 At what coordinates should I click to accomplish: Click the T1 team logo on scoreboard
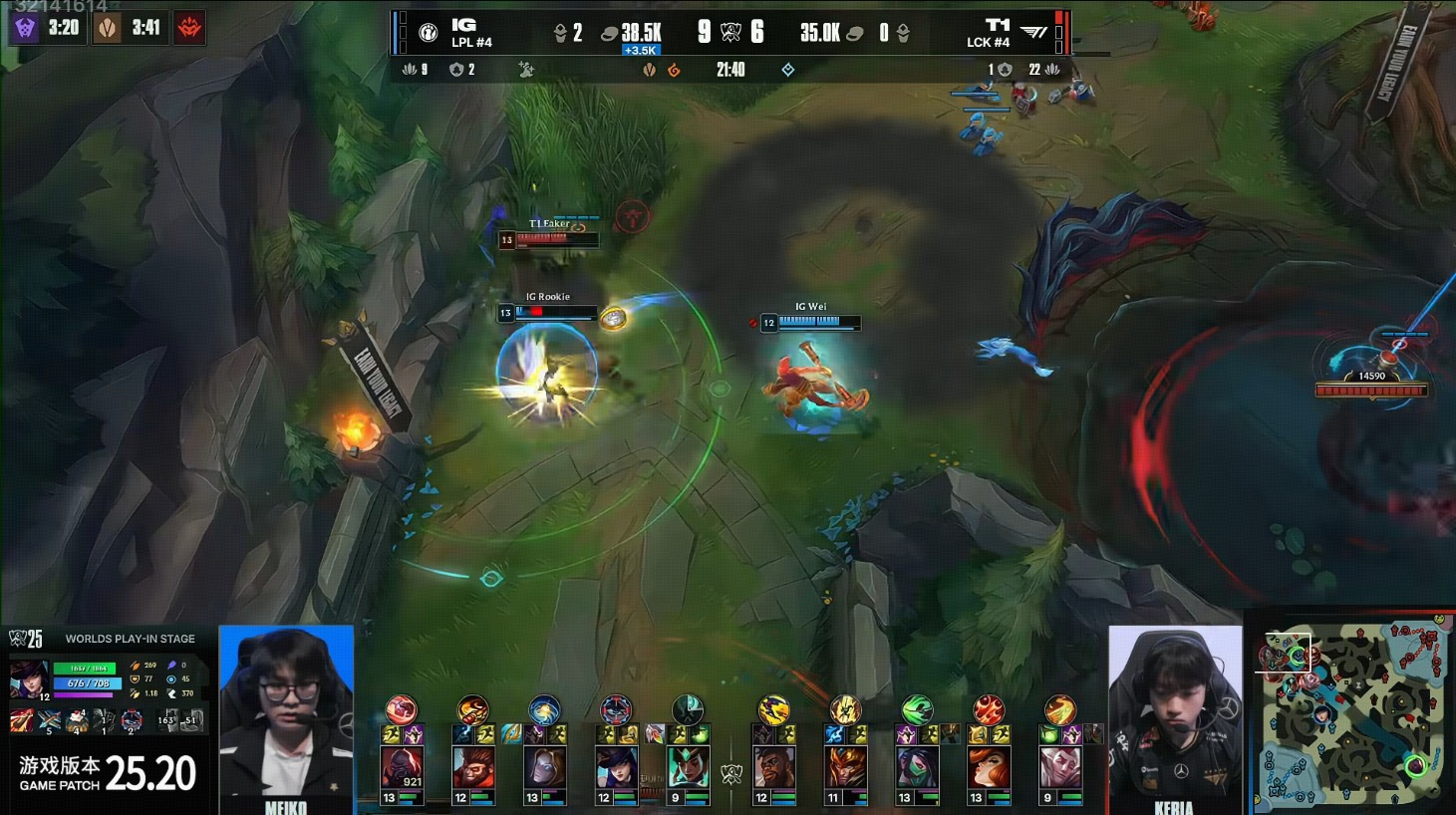click(x=1034, y=33)
